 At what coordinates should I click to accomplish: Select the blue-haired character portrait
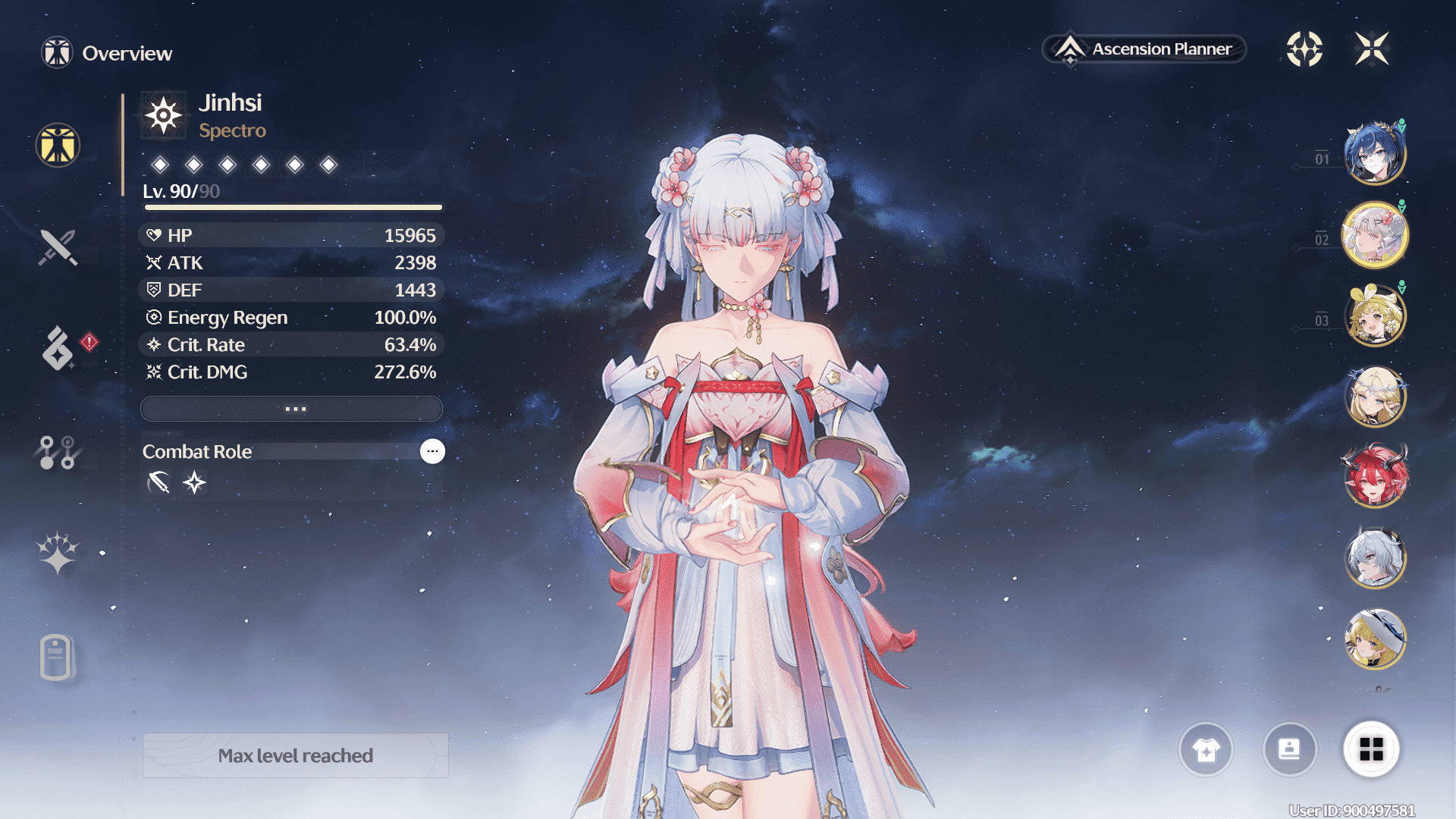[1375, 154]
